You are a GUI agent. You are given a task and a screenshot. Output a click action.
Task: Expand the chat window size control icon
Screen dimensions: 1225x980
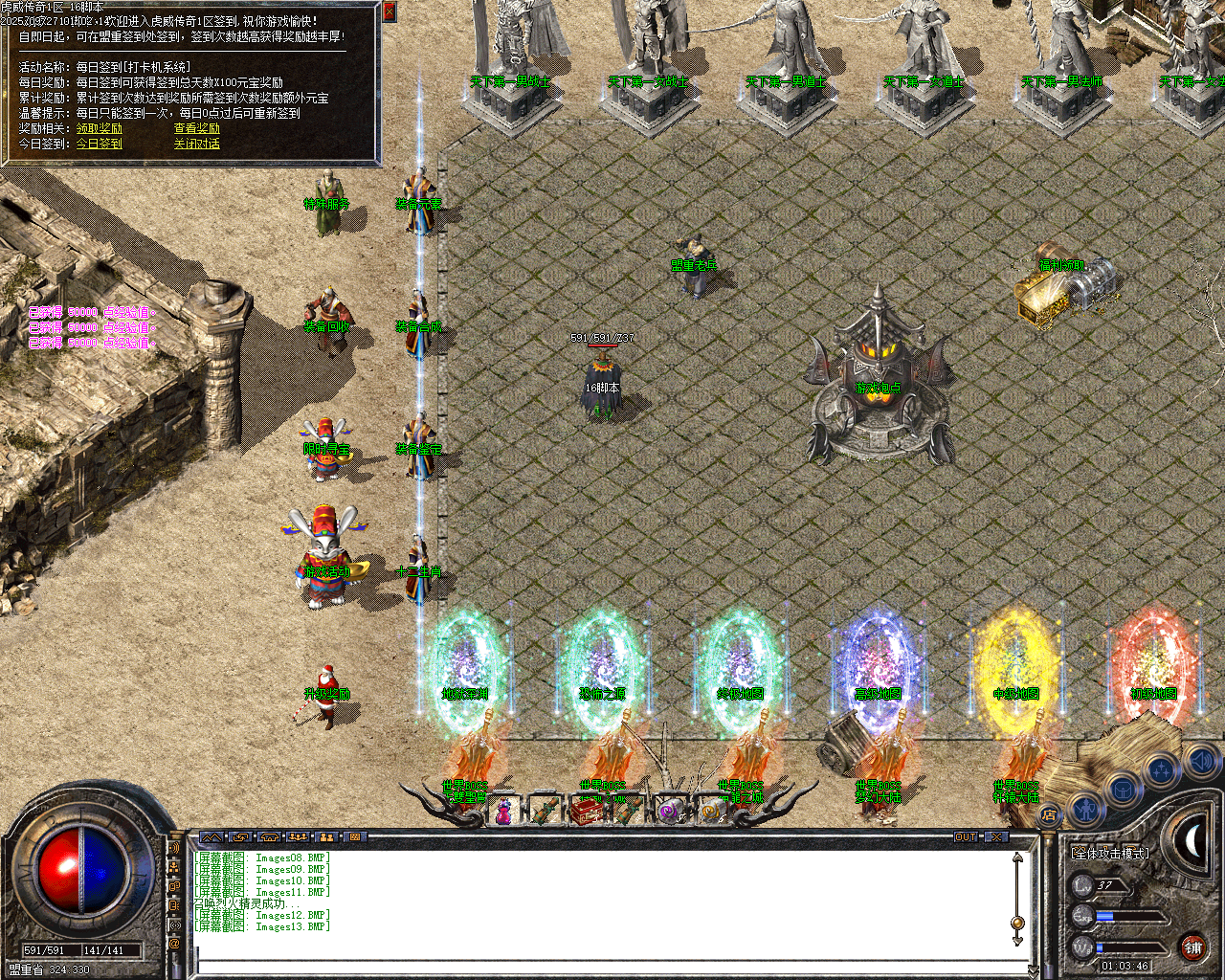click(x=241, y=835)
